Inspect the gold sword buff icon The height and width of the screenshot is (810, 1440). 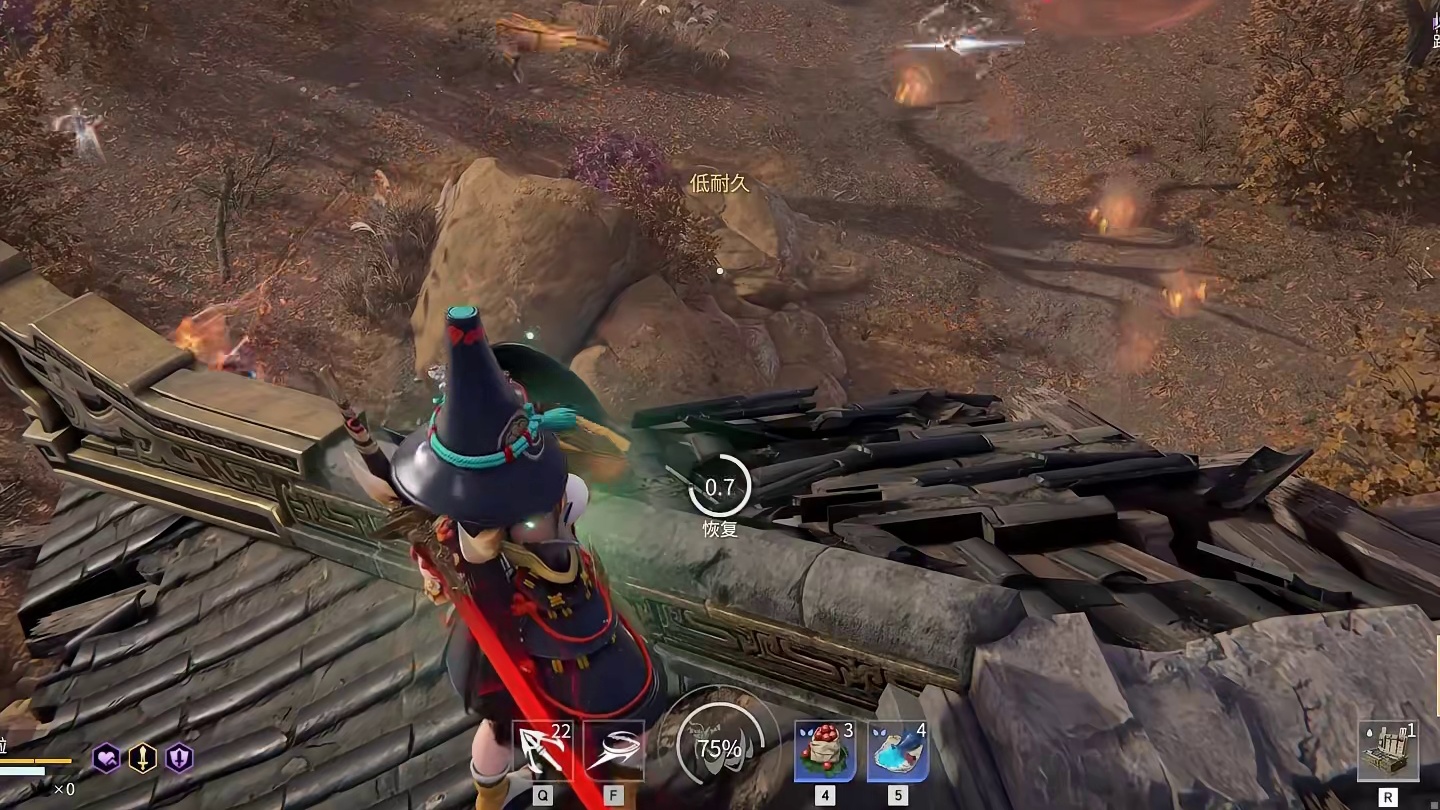pos(143,758)
